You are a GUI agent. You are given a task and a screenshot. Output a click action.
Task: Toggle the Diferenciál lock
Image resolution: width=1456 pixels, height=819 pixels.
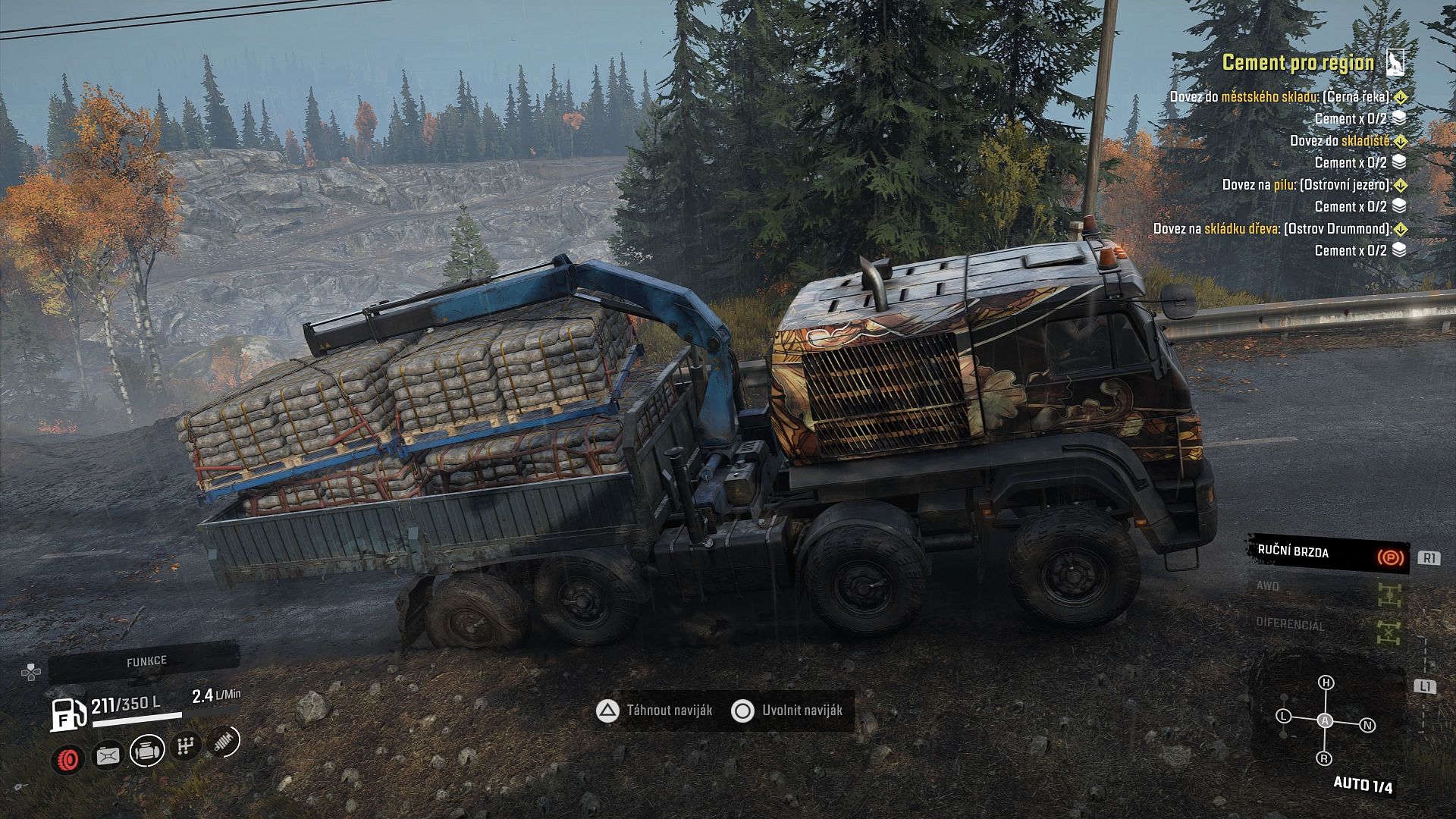click(1327, 626)
